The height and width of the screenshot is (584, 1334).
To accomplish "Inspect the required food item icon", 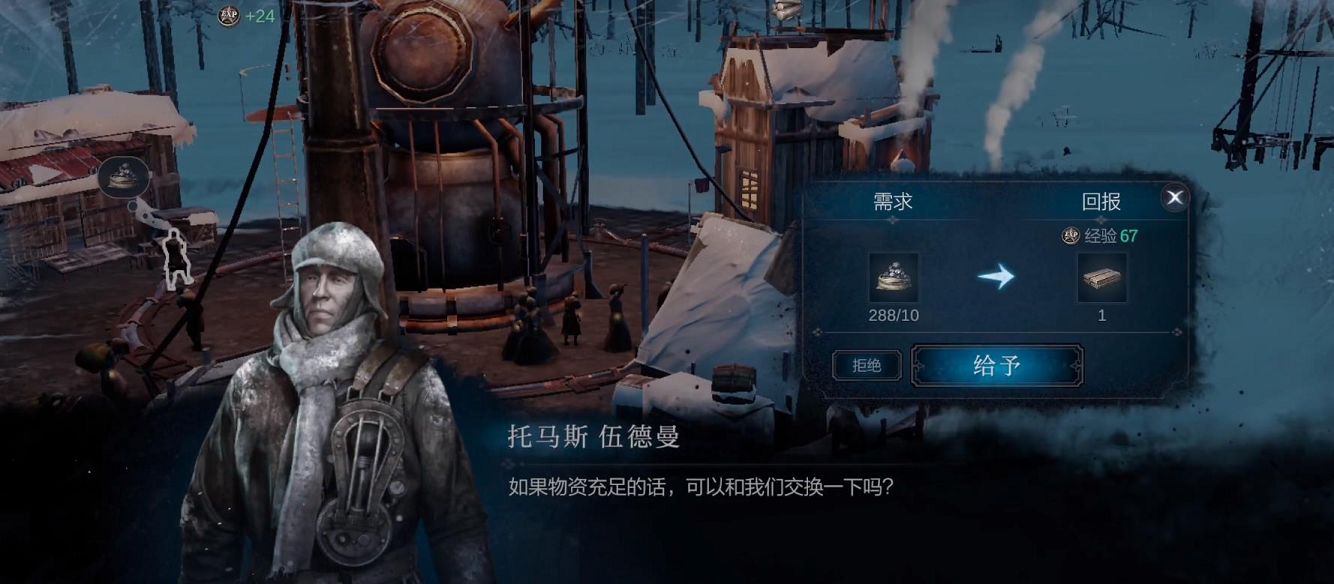I will click(x=893, y=278).
